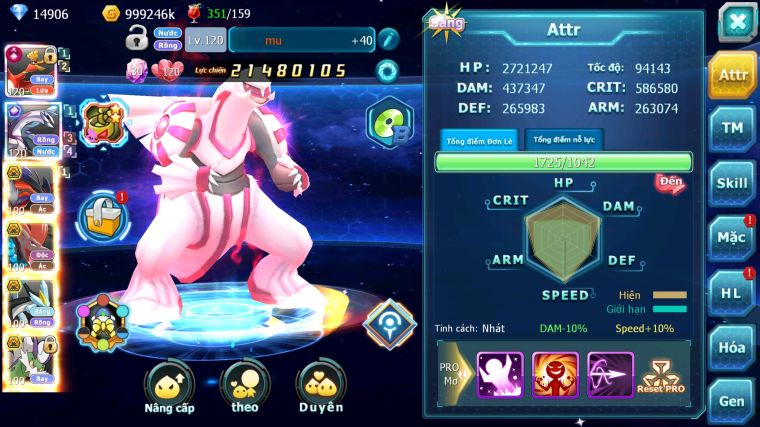760x427 pixels.
Task: Switch to the Gen tab
Action: [x=732, y=401]
